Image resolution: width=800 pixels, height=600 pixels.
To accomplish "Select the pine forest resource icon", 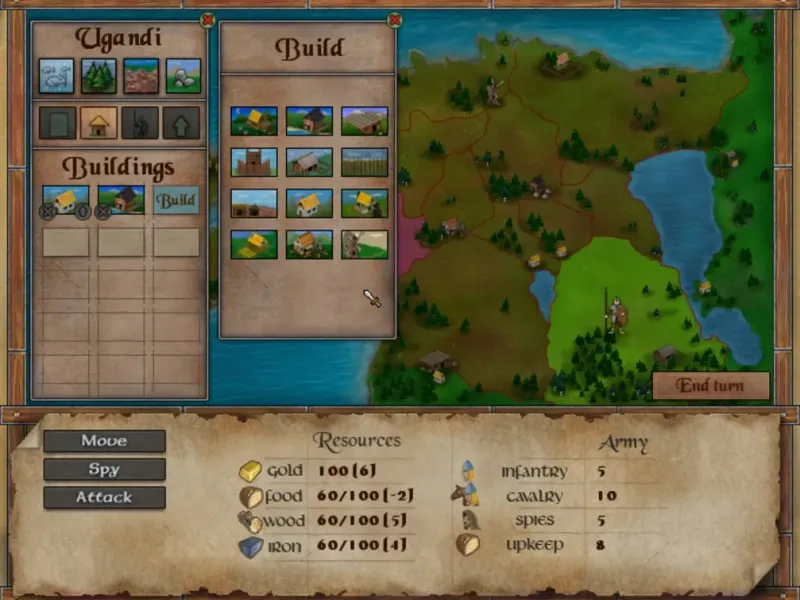I will tap(99, 75).
